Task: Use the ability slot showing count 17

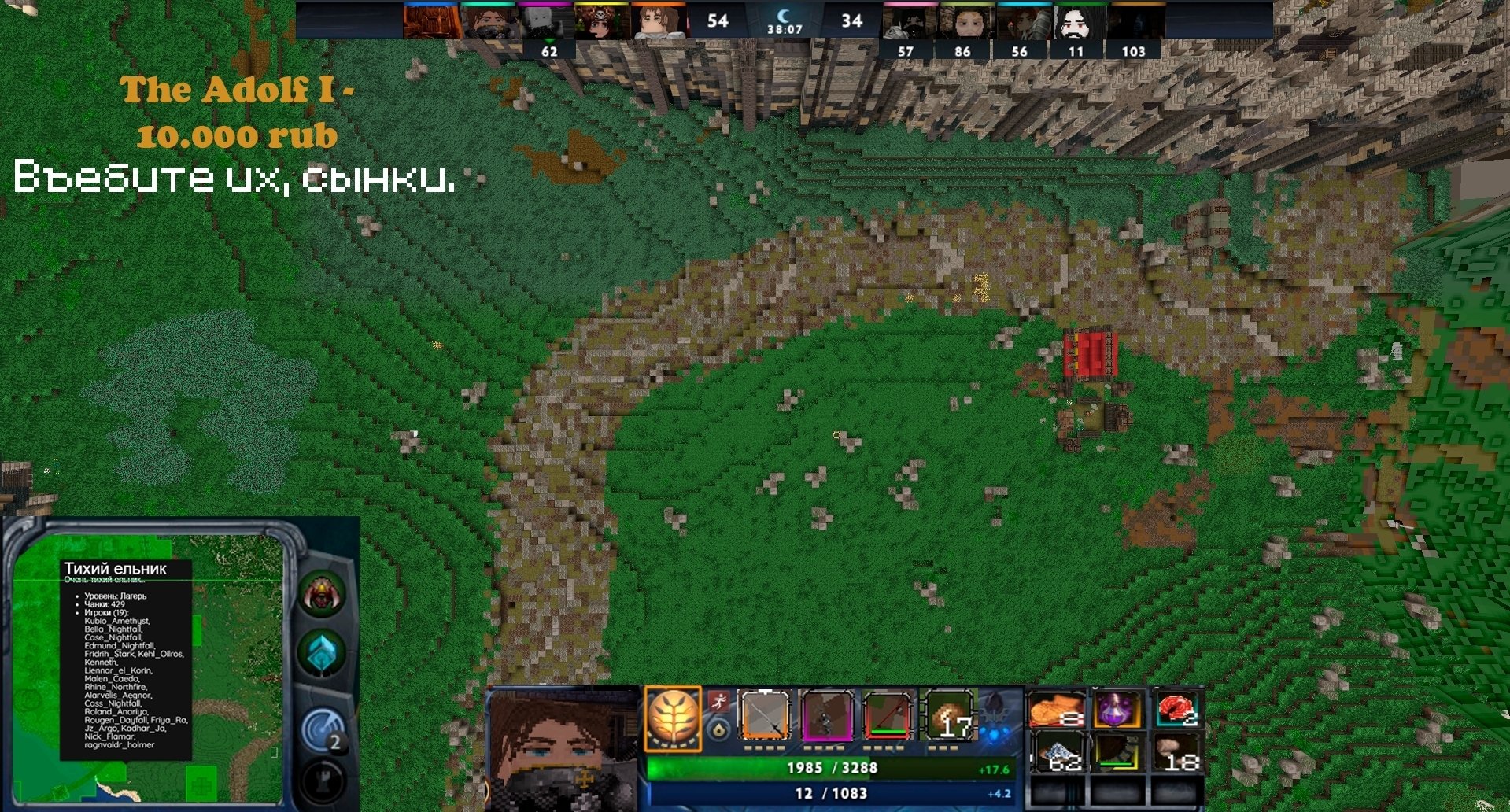Action: [949, 716]
